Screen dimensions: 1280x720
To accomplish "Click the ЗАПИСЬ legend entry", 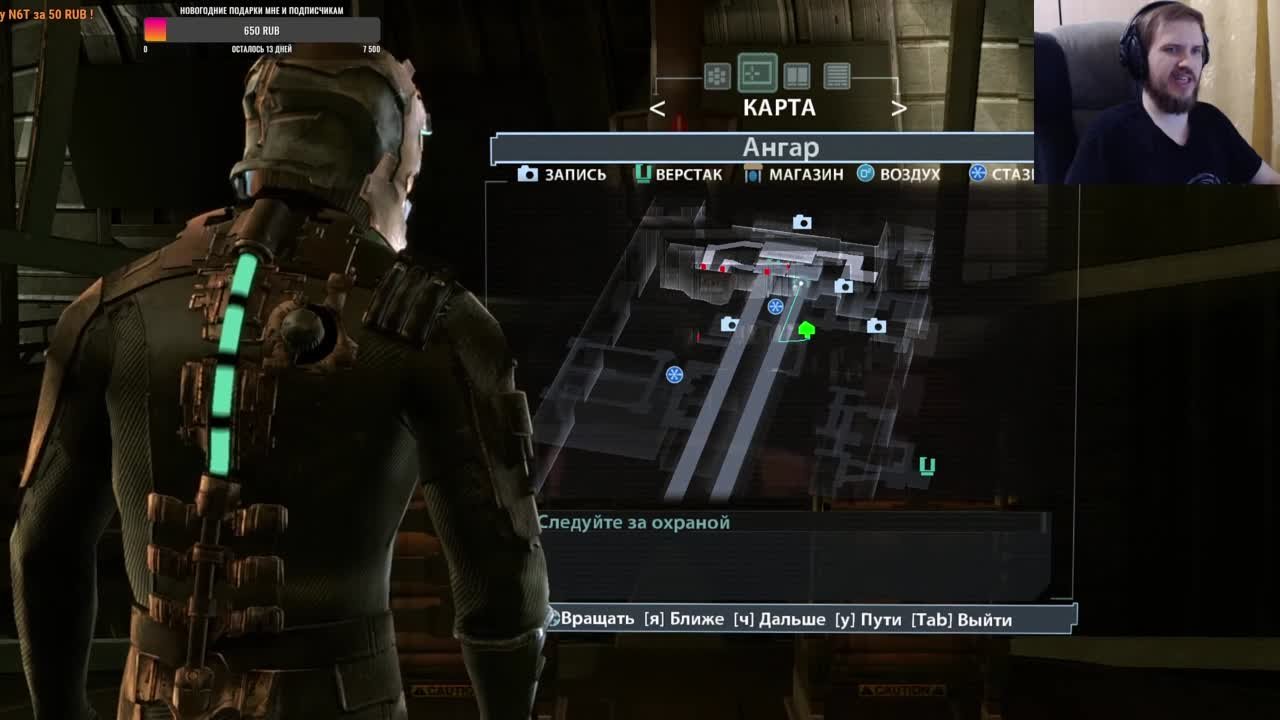I will (x=562, y=174).
